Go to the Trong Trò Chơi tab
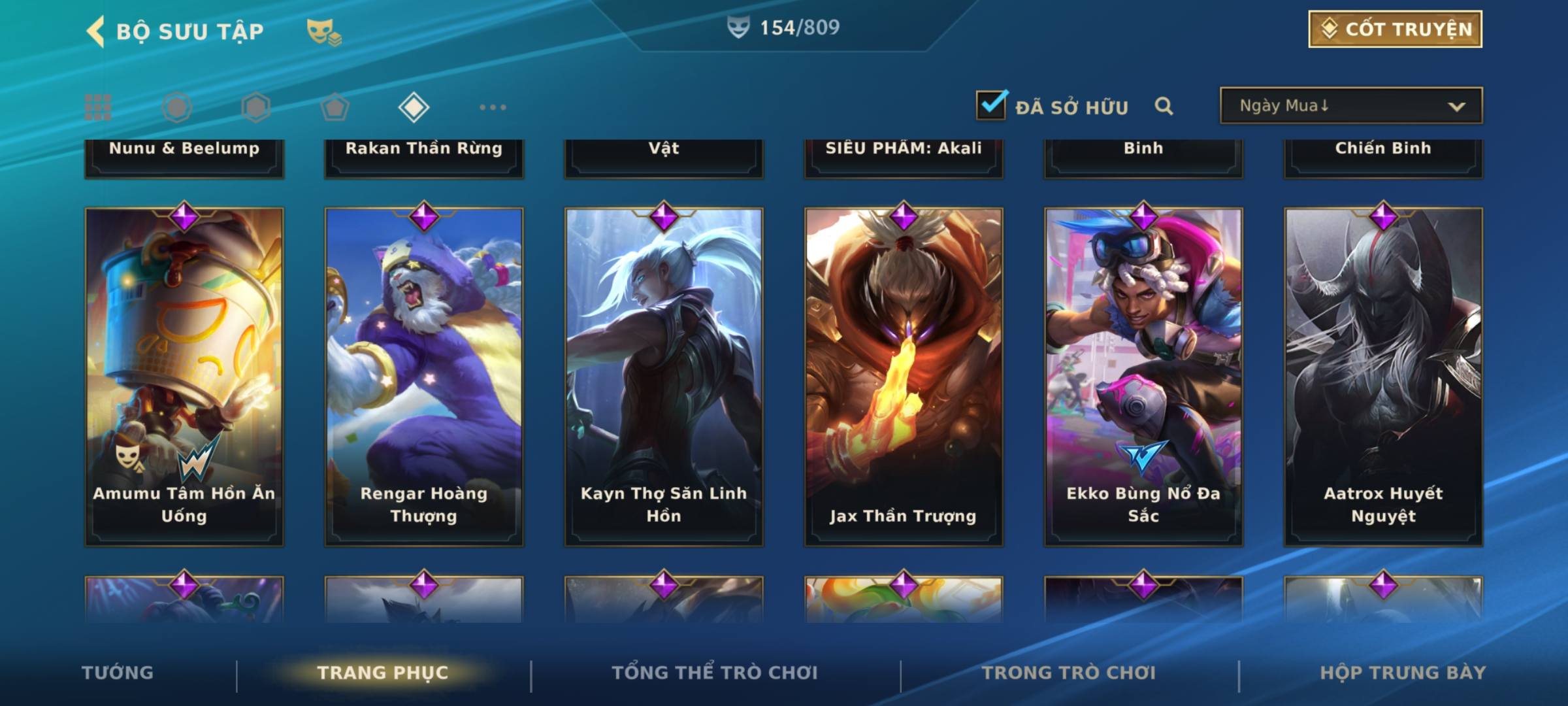This screenshot has width=1568, height=706. (1069, 673)
